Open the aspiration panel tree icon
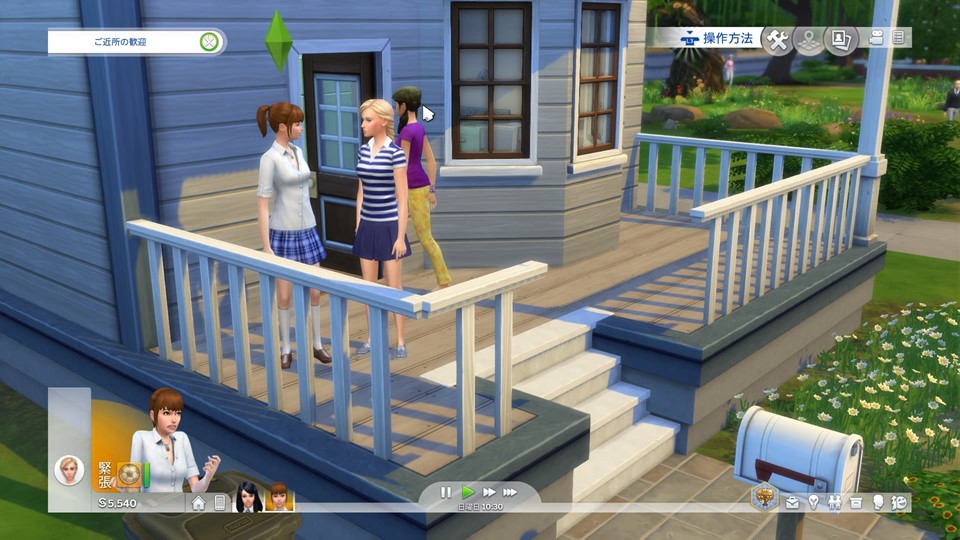Image resolution: width=960 pixels, height=540 pixels. [x=766, y=496]
